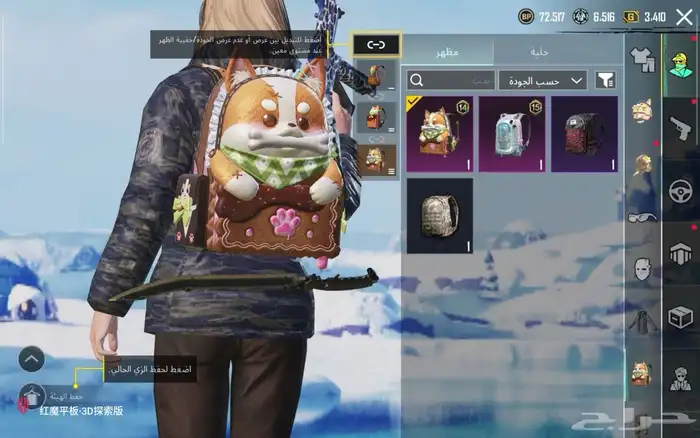Expand the up-arrow circle button
Viewport: 700px width, 438px height.
click(x=31, y=358)
